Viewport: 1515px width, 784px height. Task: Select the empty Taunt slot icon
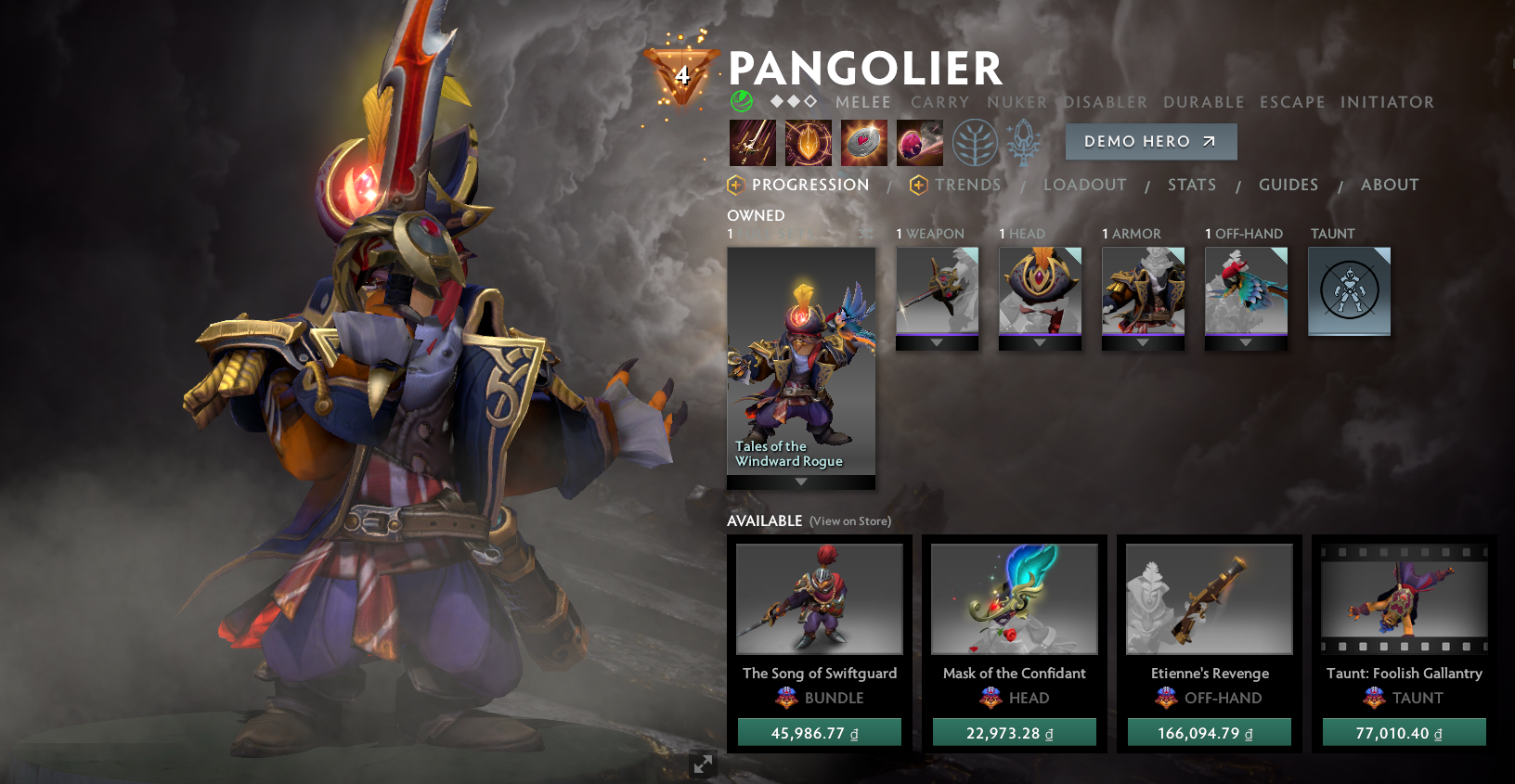tap(1348, 290)
